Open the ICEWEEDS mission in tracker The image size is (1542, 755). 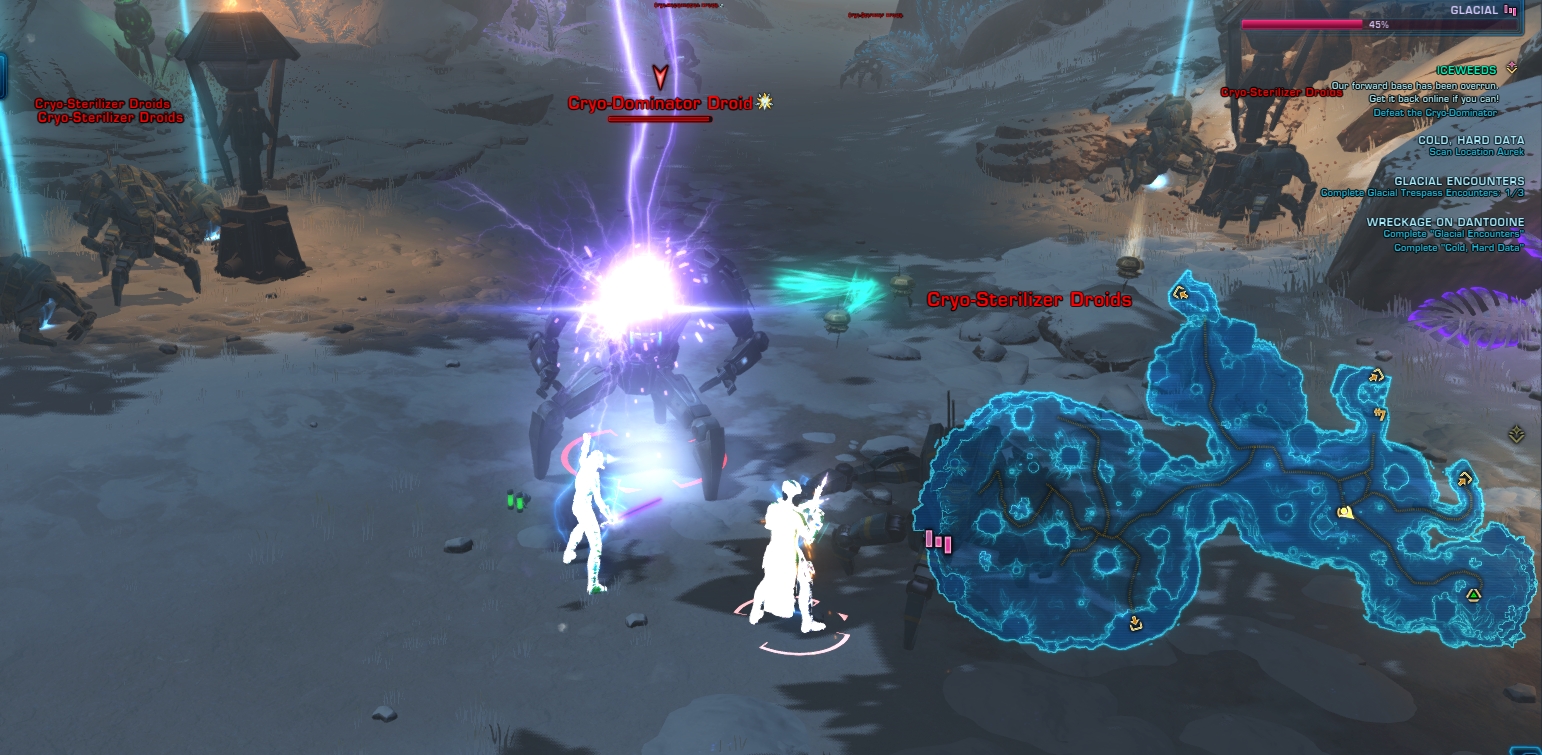pos(1465,71)
